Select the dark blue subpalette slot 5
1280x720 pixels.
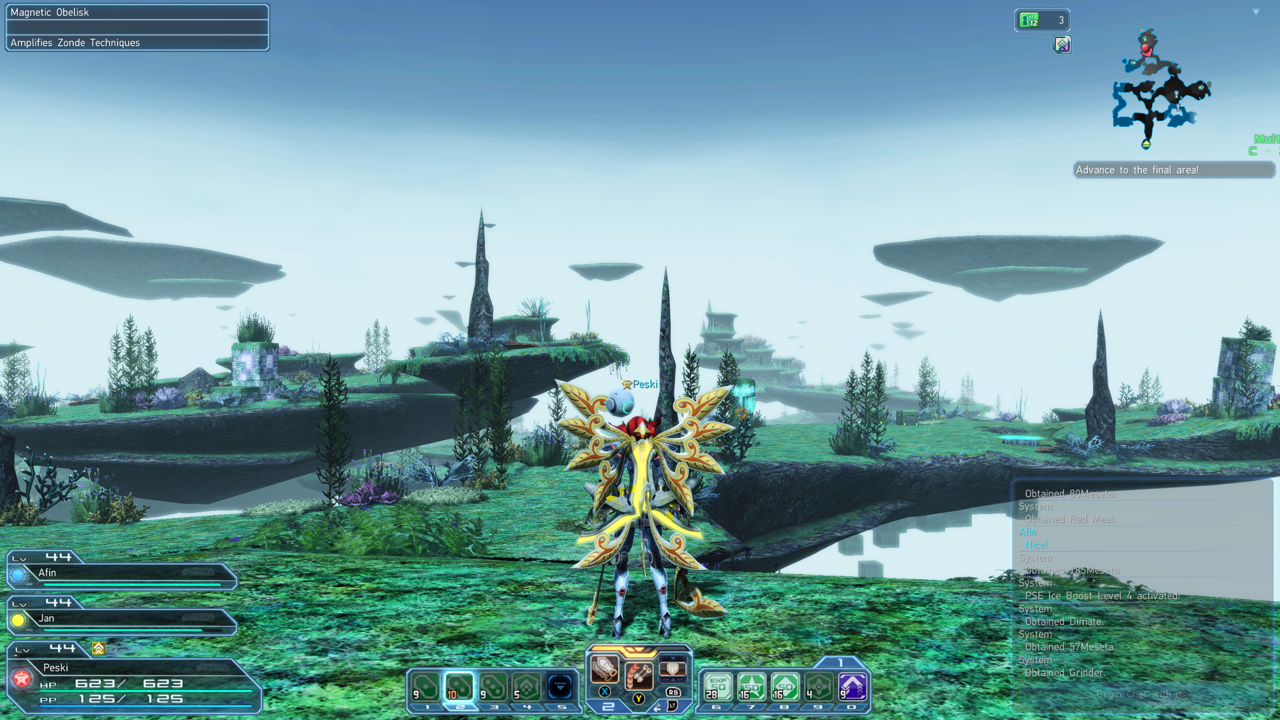coord(560,687)
